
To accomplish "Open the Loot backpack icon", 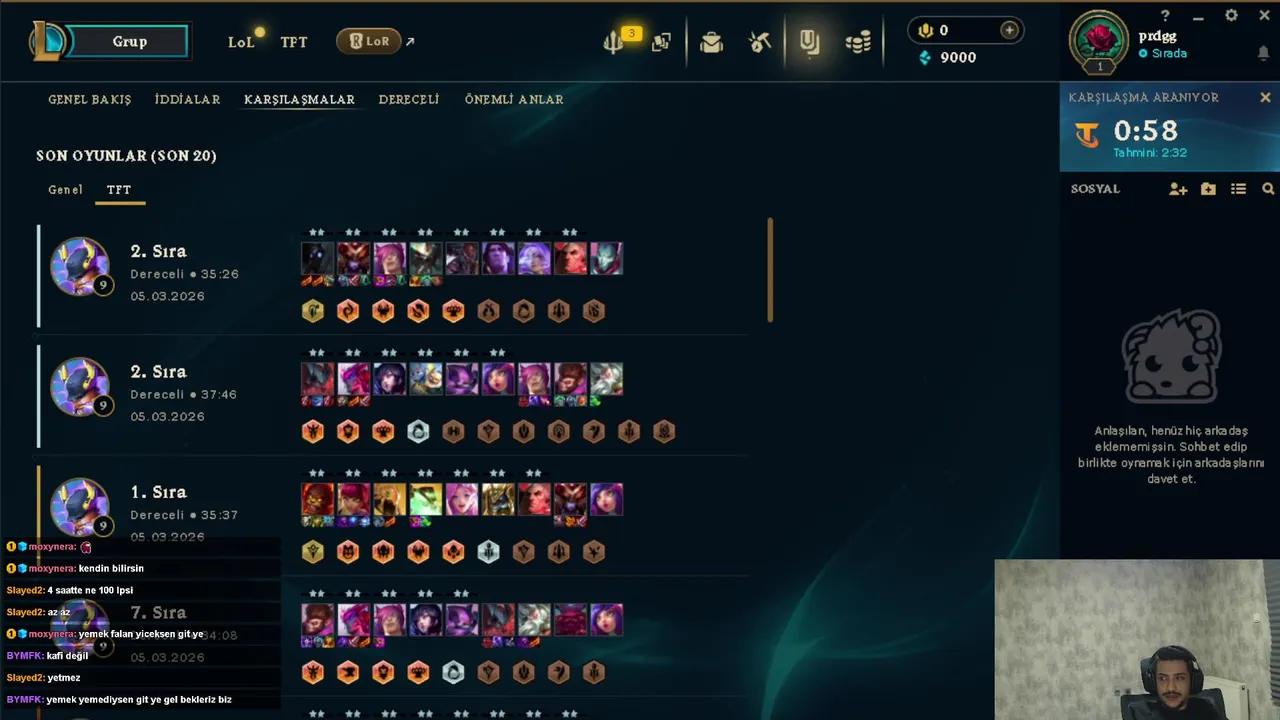I will pos(711,41).
